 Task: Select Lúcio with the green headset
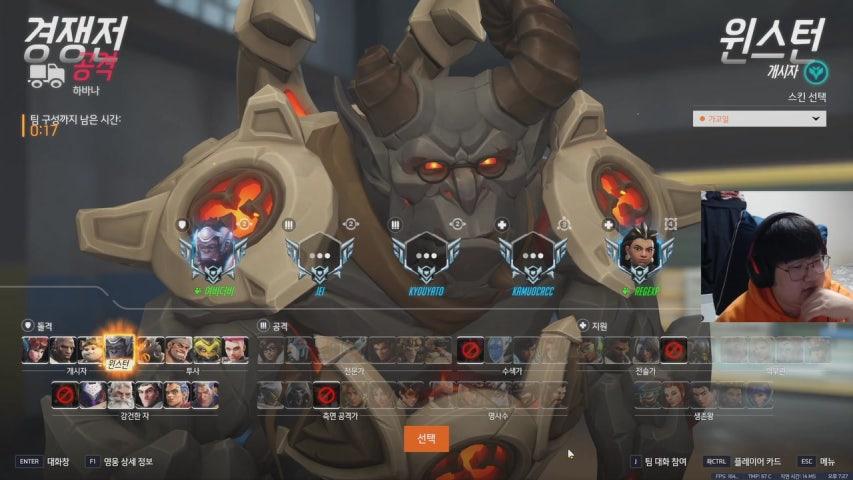point(592,349)
